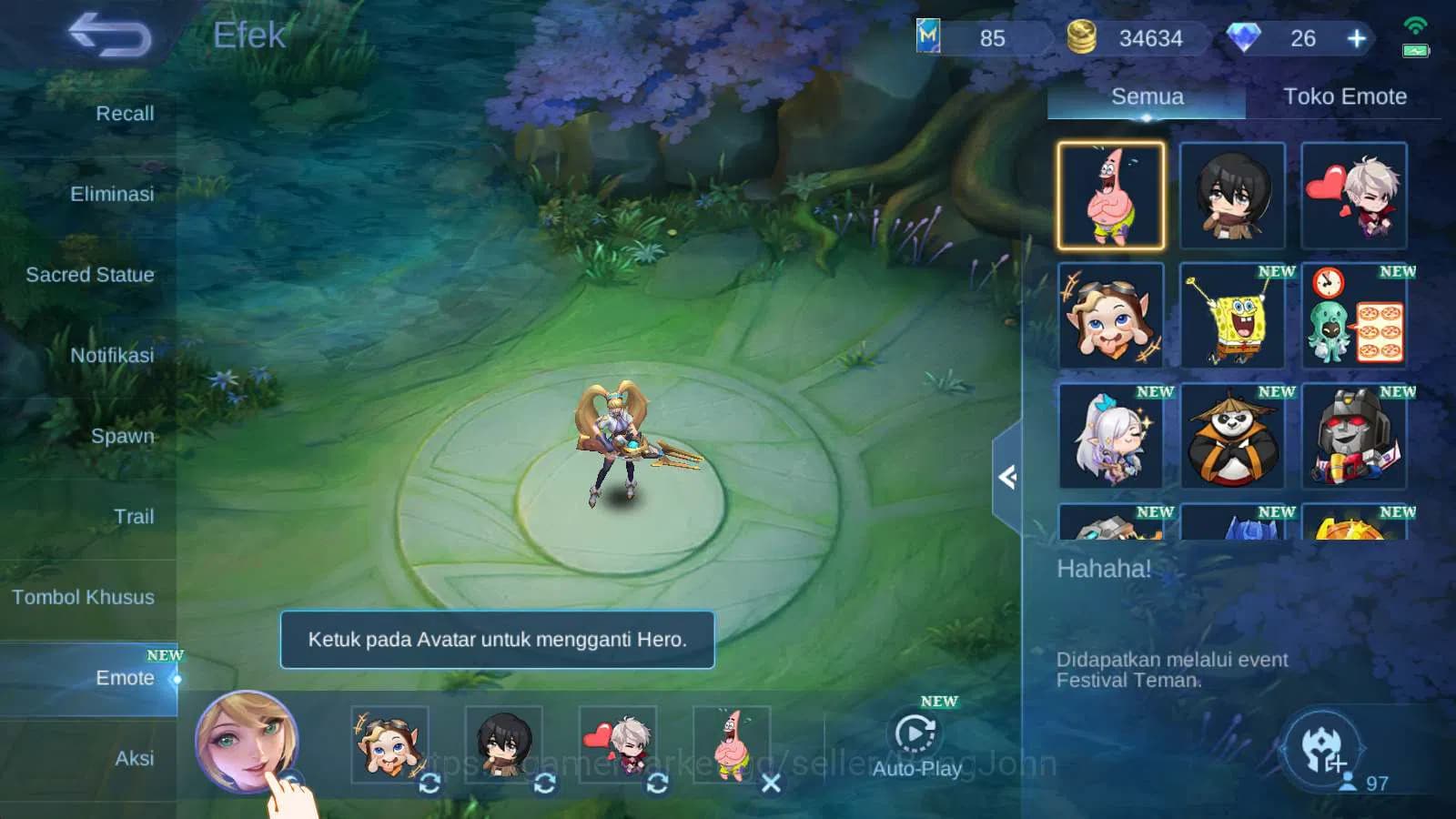This screenshot has height=819, width=1456.
Task: Open Recall settings in the sidebar
Action: [x=124, y=113]
